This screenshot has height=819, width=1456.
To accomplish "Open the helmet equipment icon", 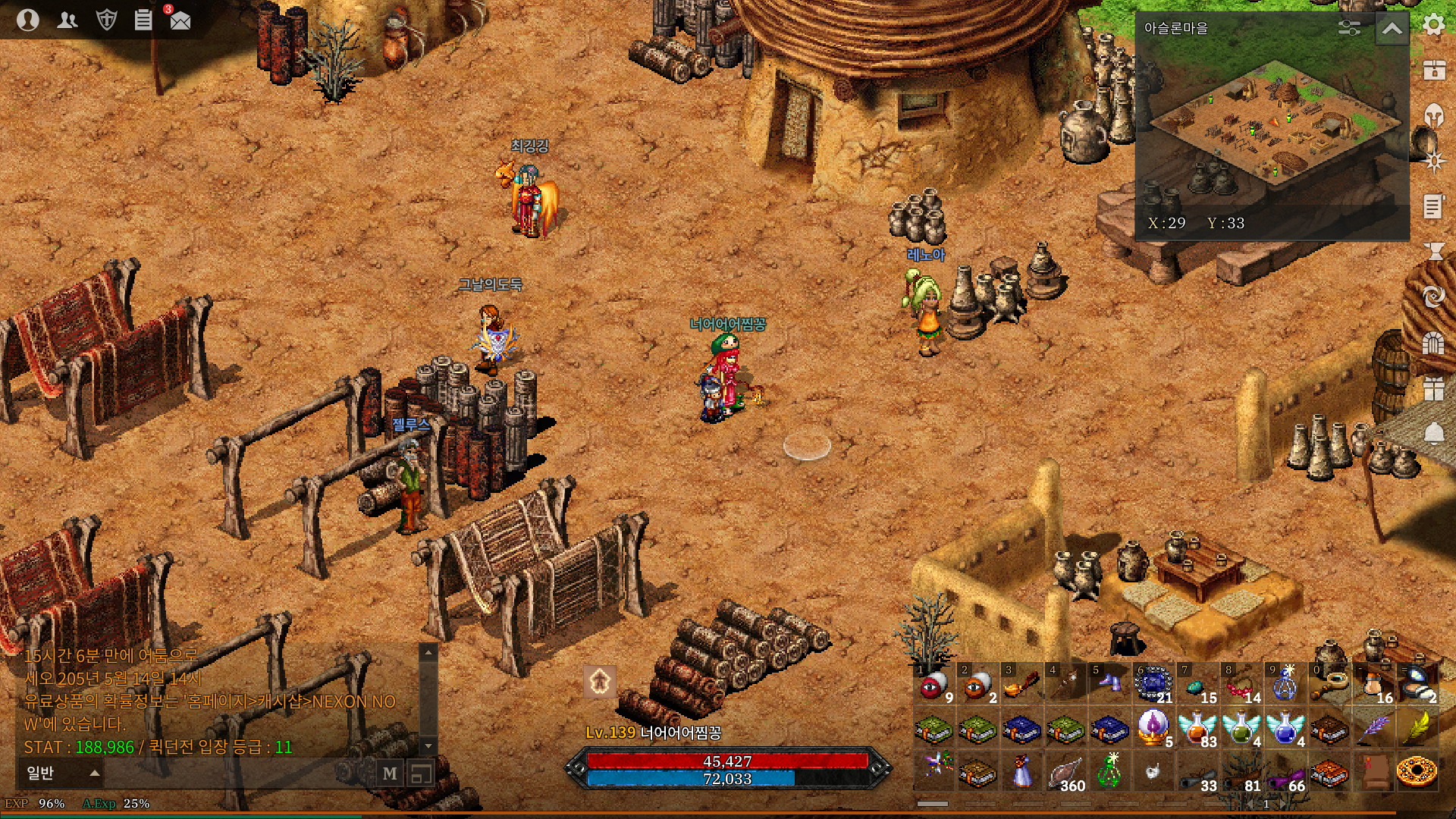I will coord(1433,115).
